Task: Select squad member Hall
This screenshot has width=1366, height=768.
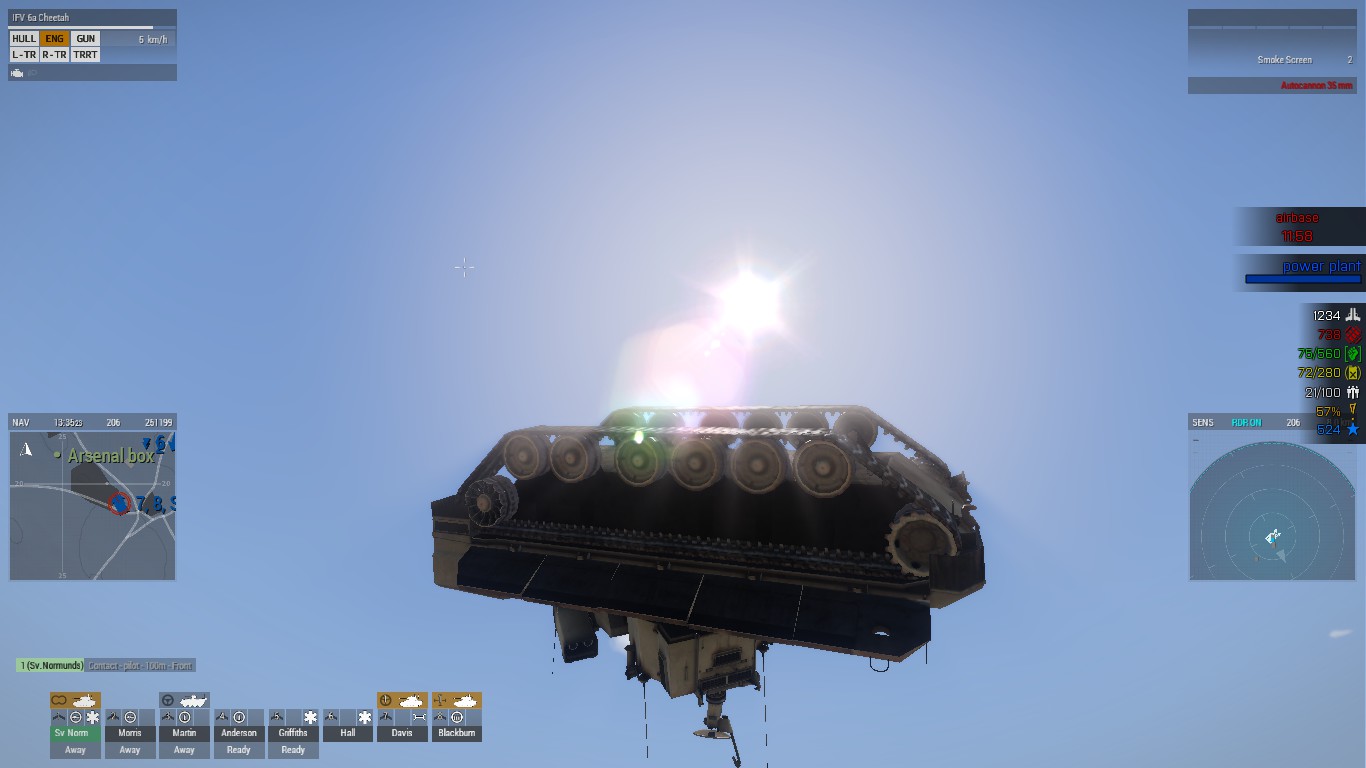Action: [x=347, y=732]
